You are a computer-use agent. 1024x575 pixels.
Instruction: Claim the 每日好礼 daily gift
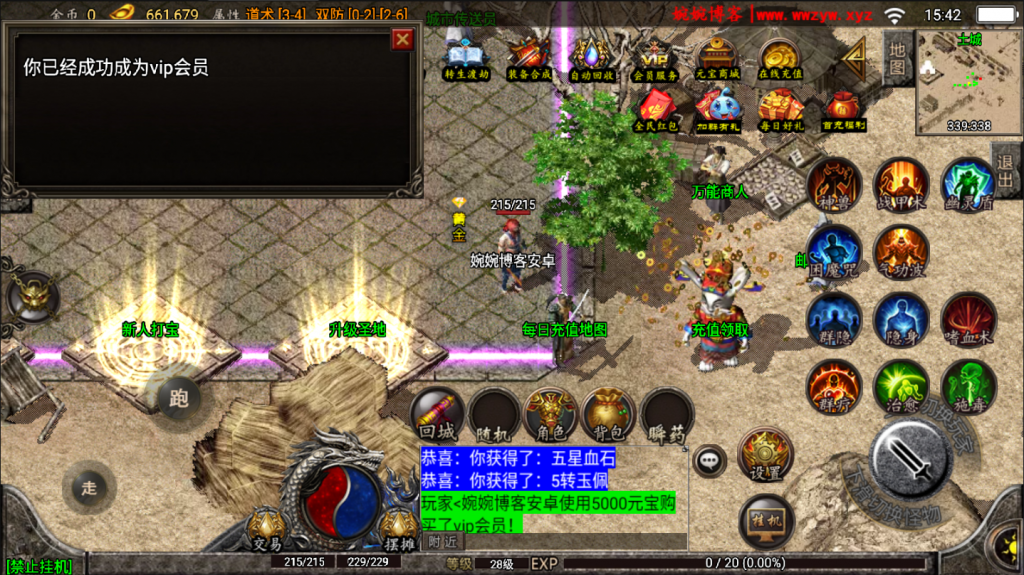click(x=781, y=109)
